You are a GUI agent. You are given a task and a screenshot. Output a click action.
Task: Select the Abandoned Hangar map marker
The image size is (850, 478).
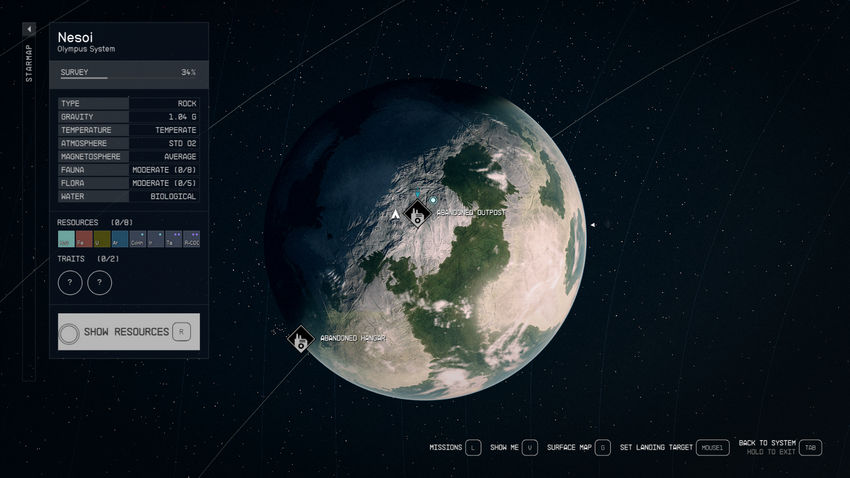pos(300,340)
